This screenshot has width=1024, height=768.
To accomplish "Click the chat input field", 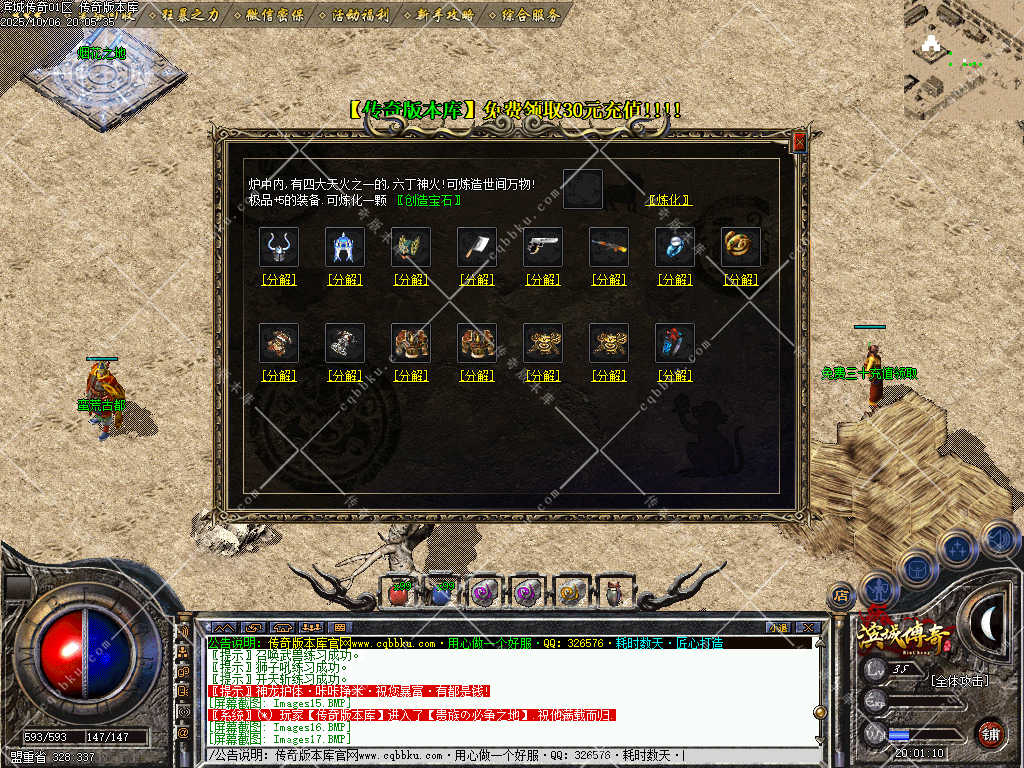I will coord(500,755).
